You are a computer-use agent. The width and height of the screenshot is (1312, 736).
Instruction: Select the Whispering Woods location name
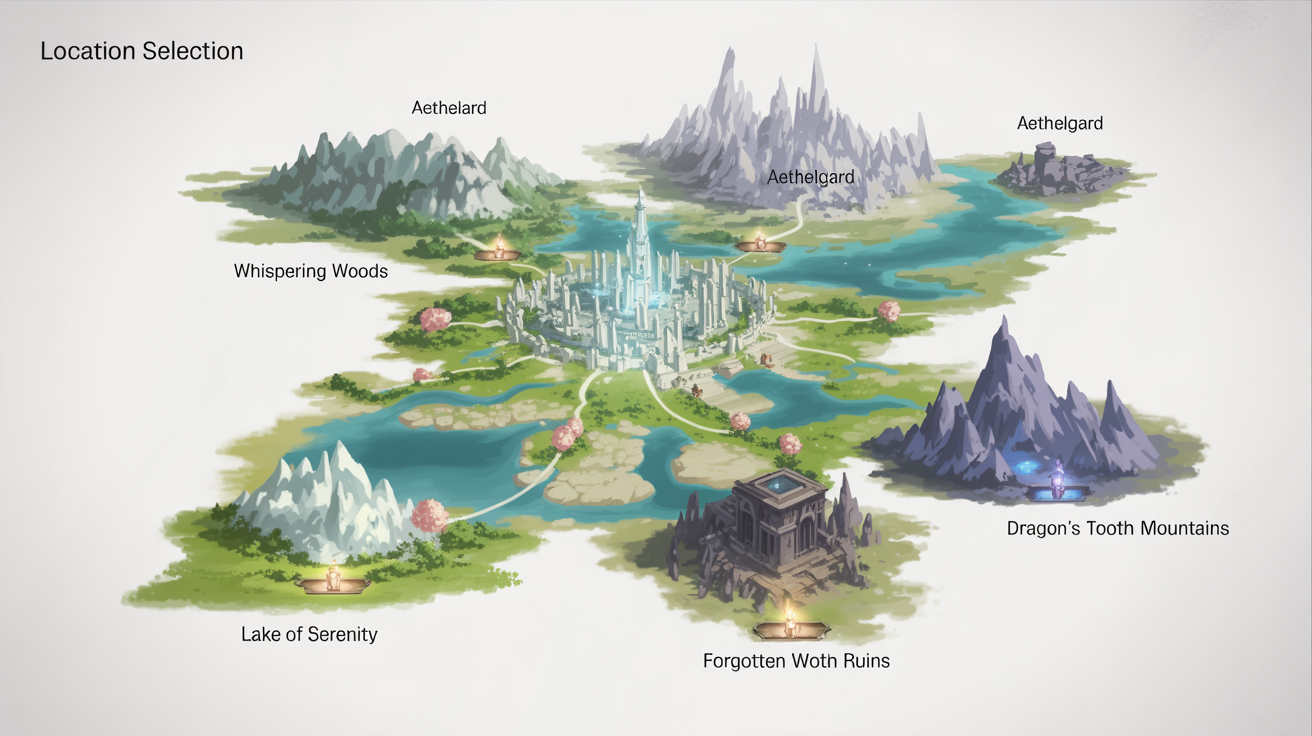(x=310, y=270)
